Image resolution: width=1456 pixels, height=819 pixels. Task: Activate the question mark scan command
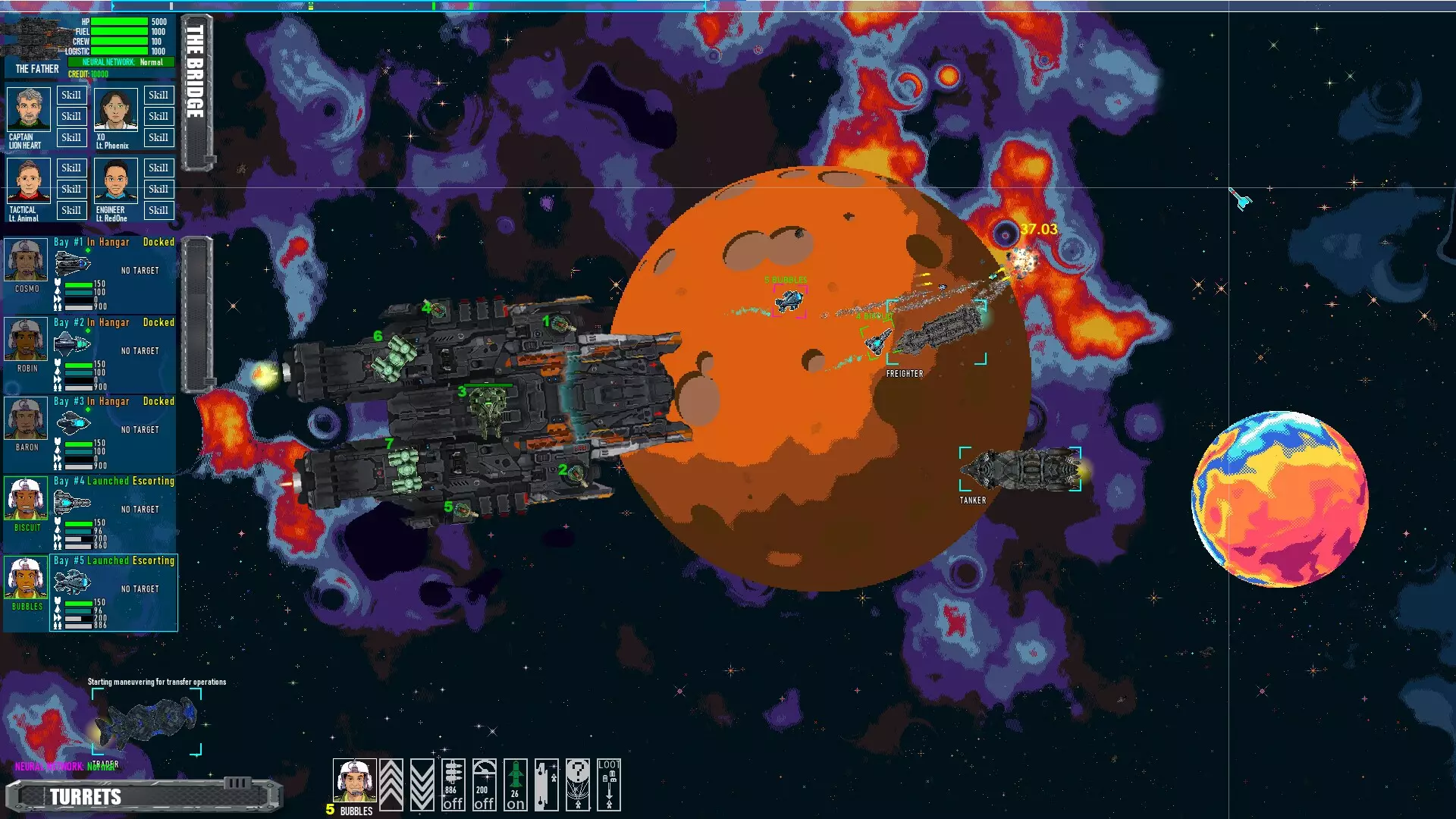(x=577, y=785)
